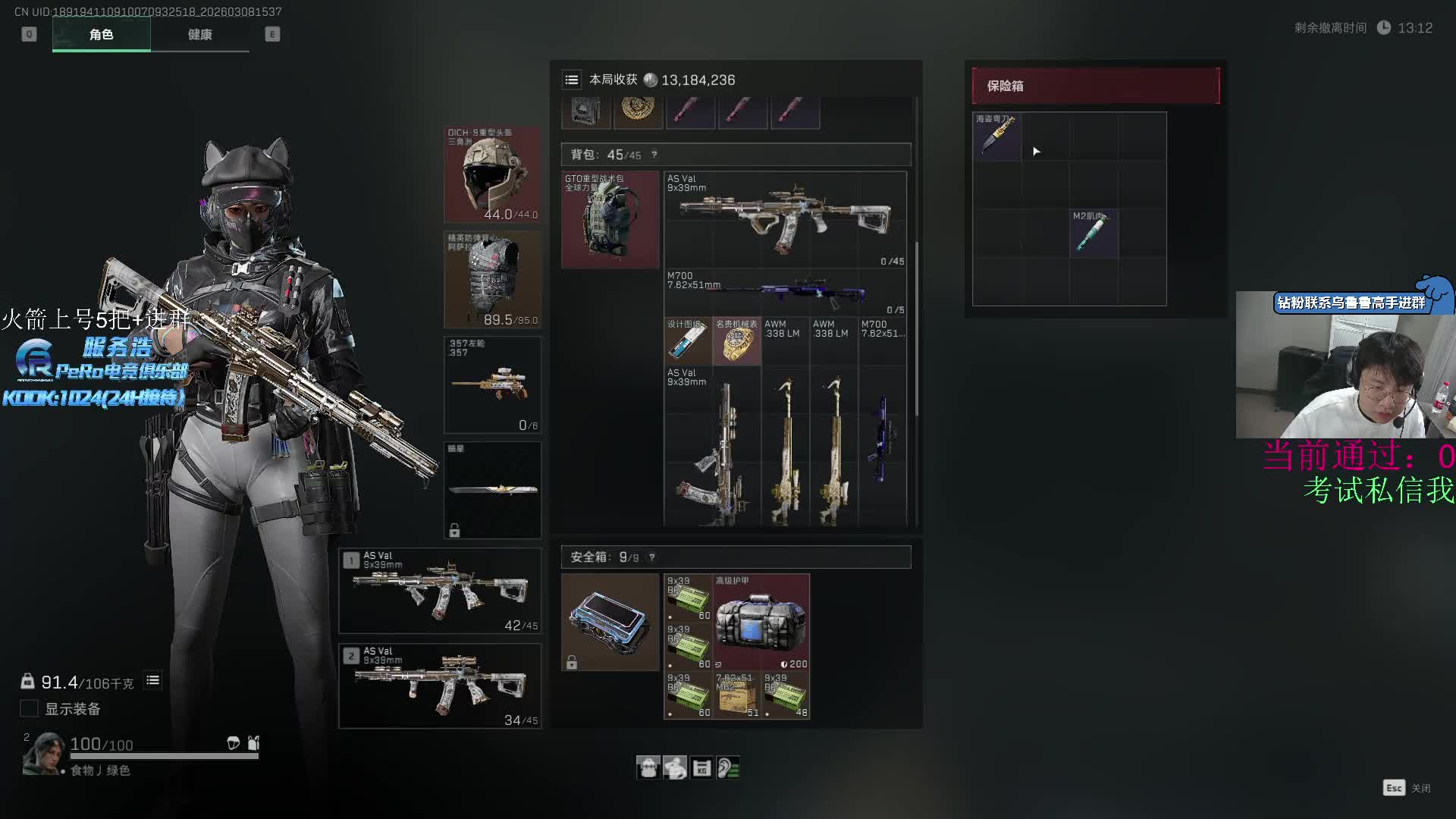Open the list menu beside 本局收获
The width and height of the screenshot is (1456, 819).
pyautogui.click(x=572, y=80)
